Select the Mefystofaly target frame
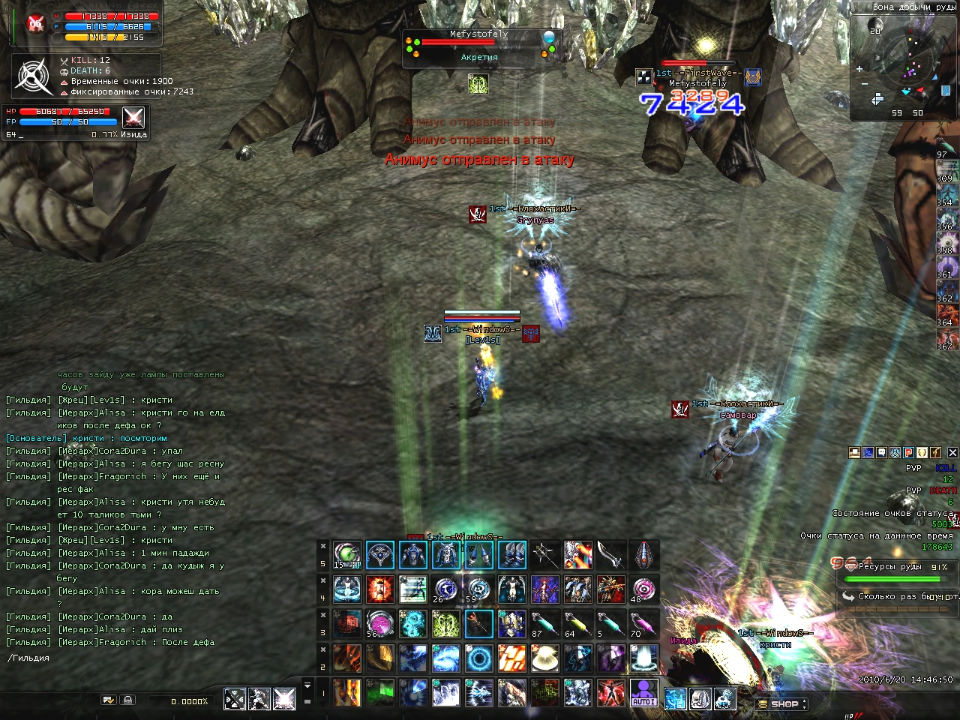This screenshot has width=960, height=720. (480, 47)
